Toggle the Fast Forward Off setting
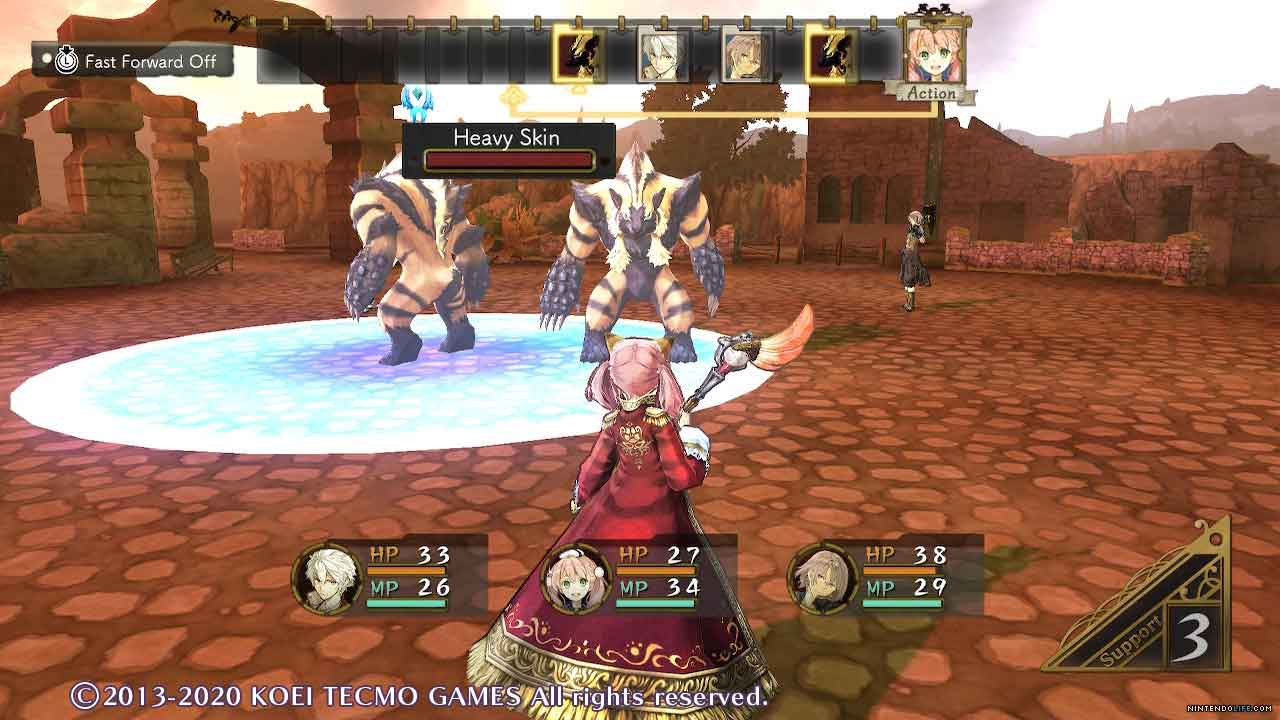 coord(134,61)
